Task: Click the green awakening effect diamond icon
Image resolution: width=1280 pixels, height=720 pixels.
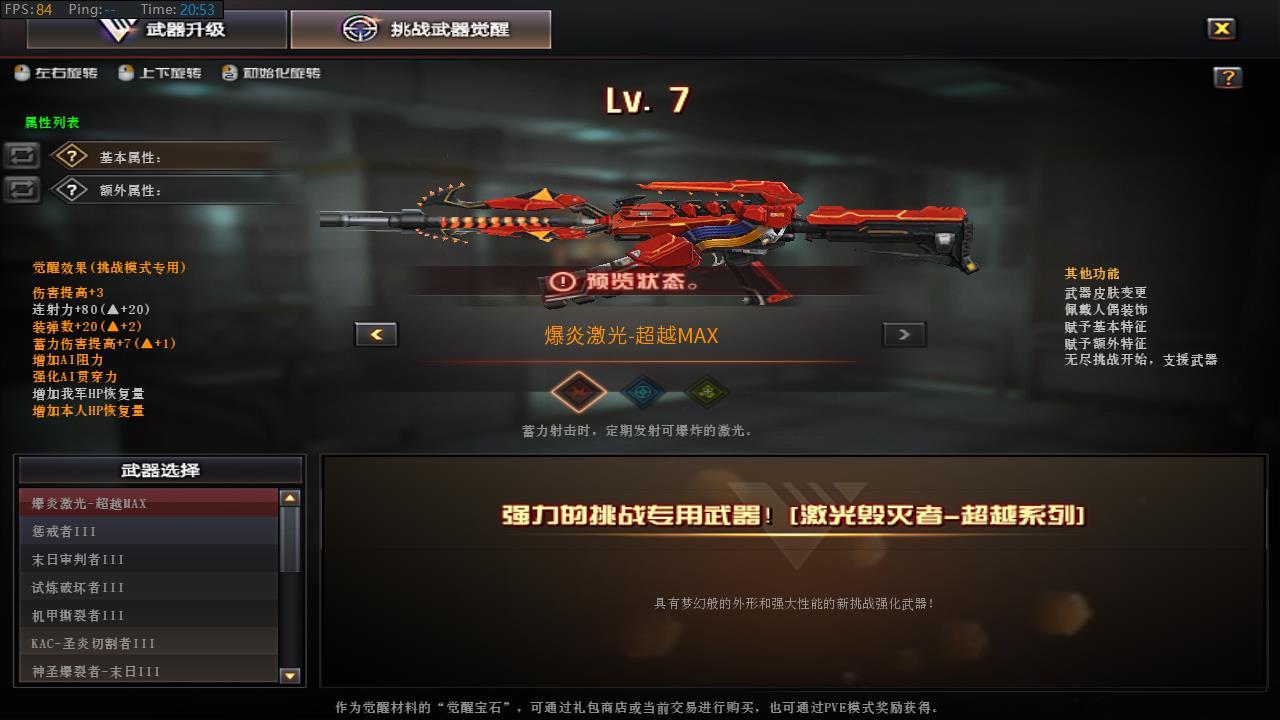Action: 708,392
